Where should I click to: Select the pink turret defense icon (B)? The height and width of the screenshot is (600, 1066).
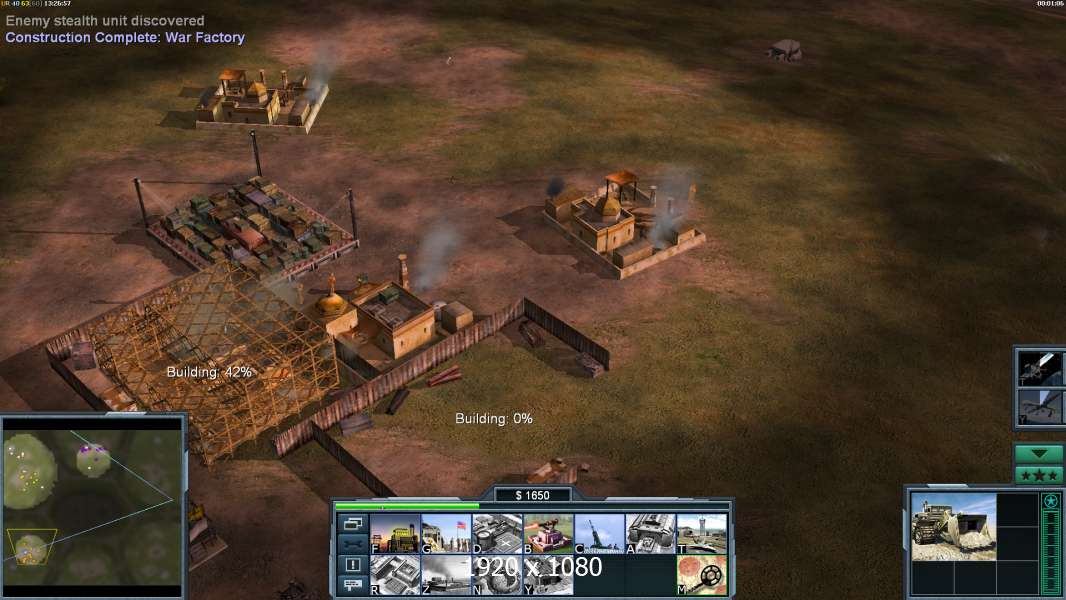tap(548, 534)
